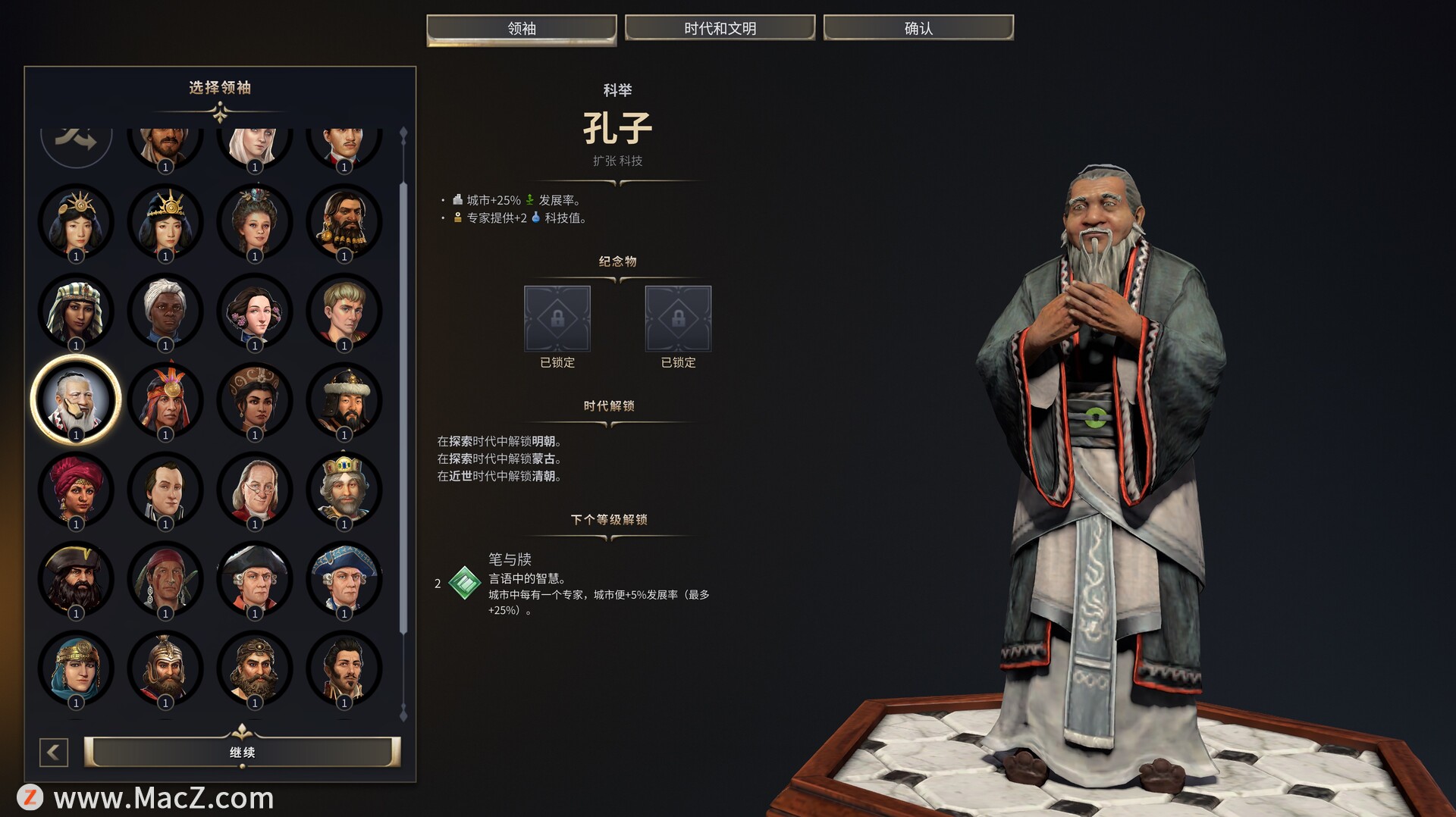
Task: Switch to the 领袖 tab
Action: point(521,28)
